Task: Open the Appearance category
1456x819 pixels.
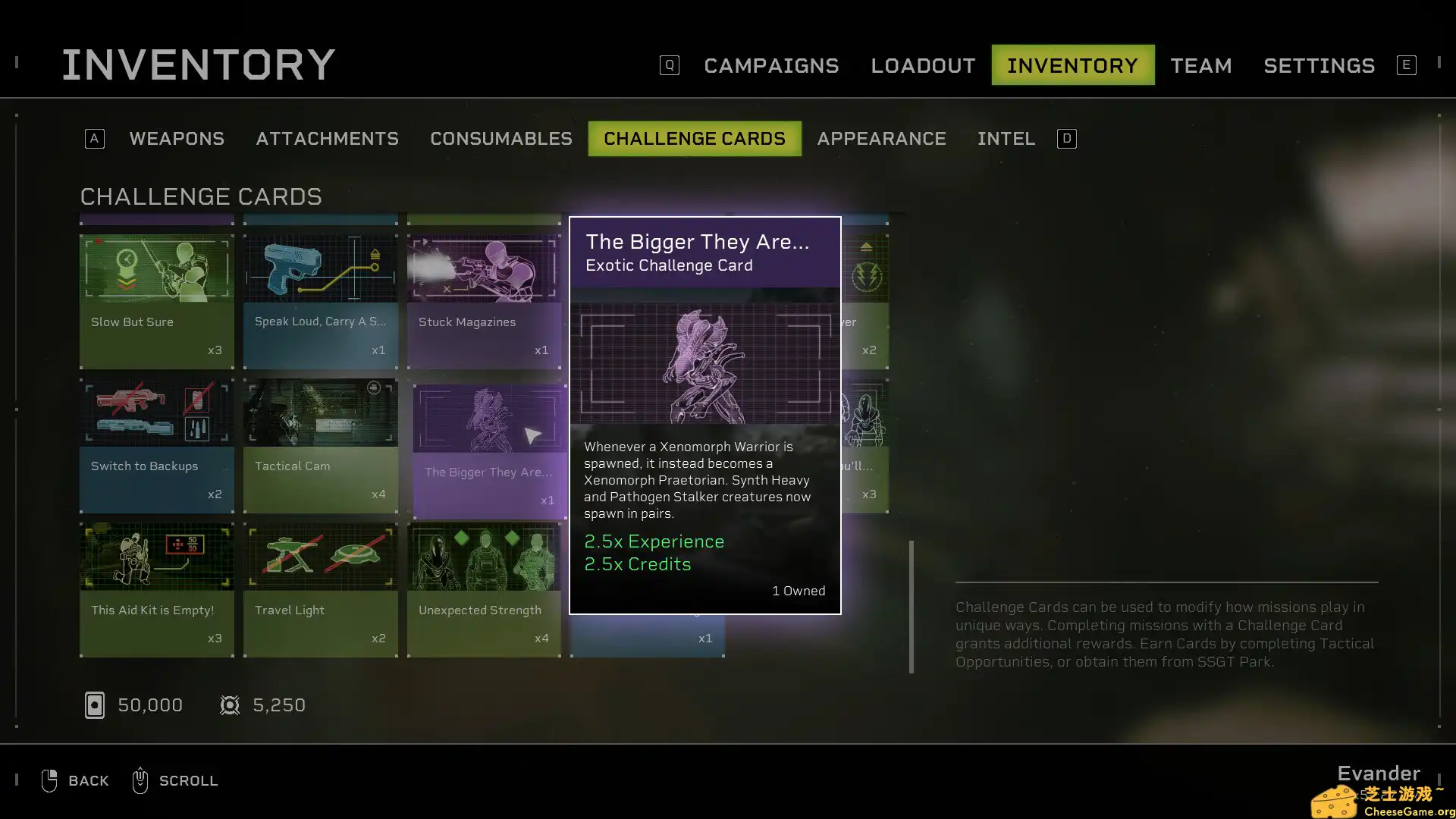Action: pos(881,139)
